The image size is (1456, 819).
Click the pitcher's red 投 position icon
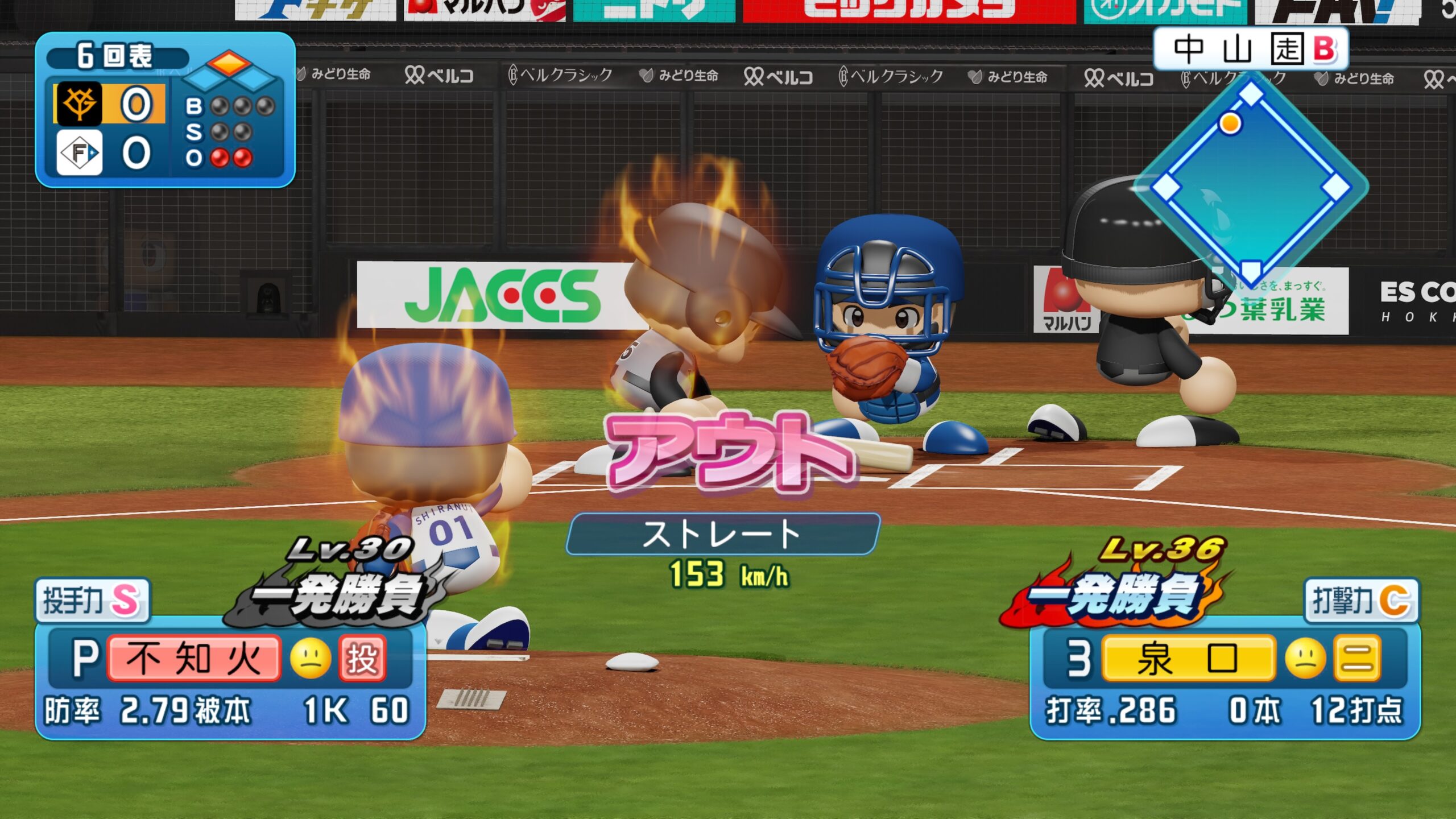[362, 659]
